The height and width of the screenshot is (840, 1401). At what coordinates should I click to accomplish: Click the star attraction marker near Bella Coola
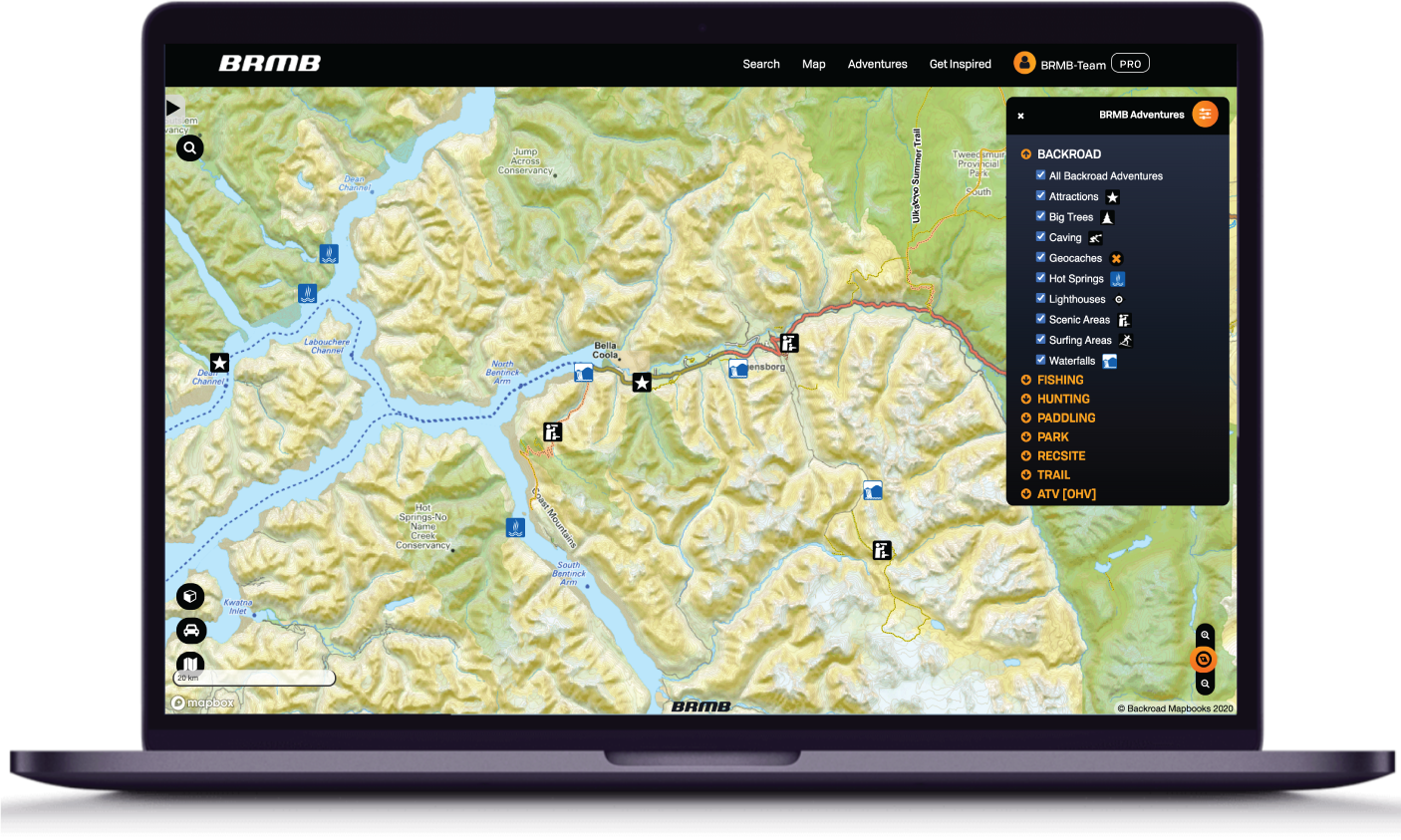[642, 382]
